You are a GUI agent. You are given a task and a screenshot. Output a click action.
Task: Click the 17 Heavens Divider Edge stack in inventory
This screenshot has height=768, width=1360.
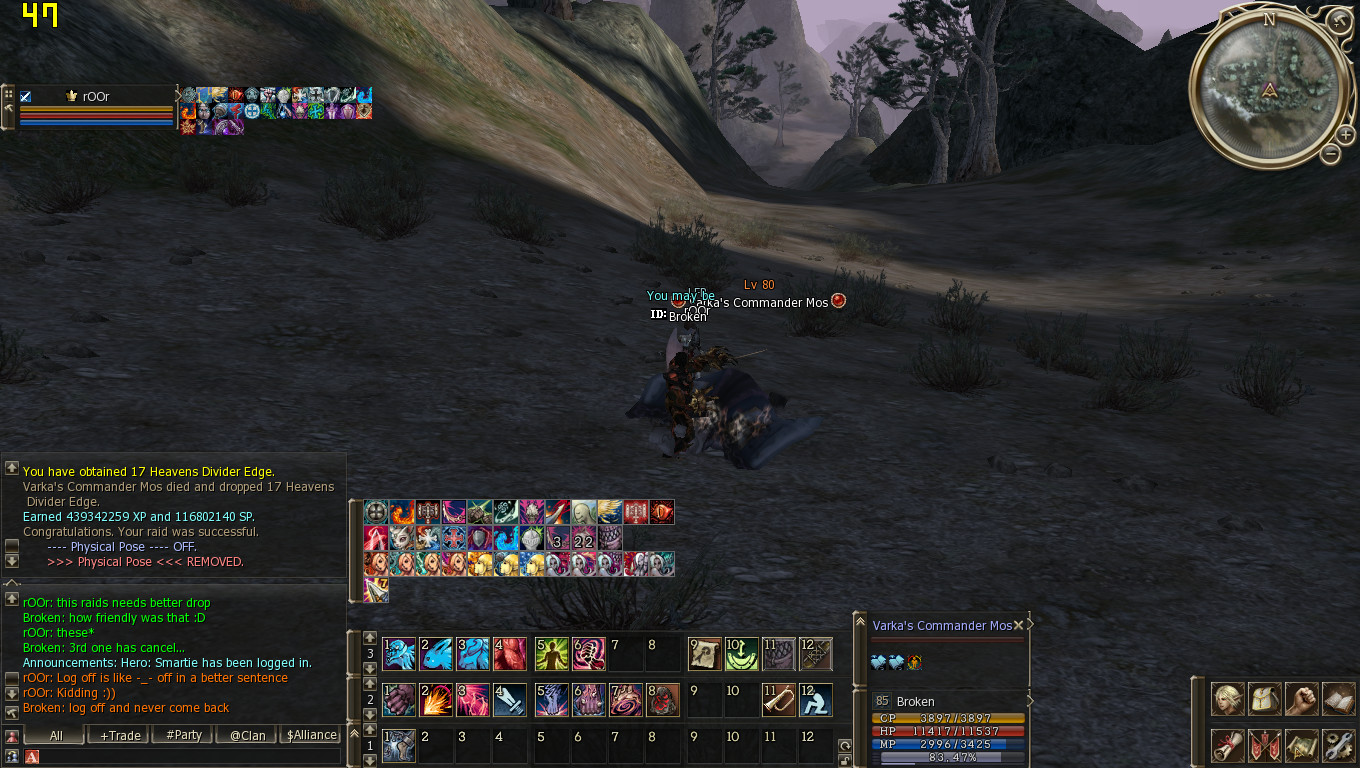(x=375, y=590)
